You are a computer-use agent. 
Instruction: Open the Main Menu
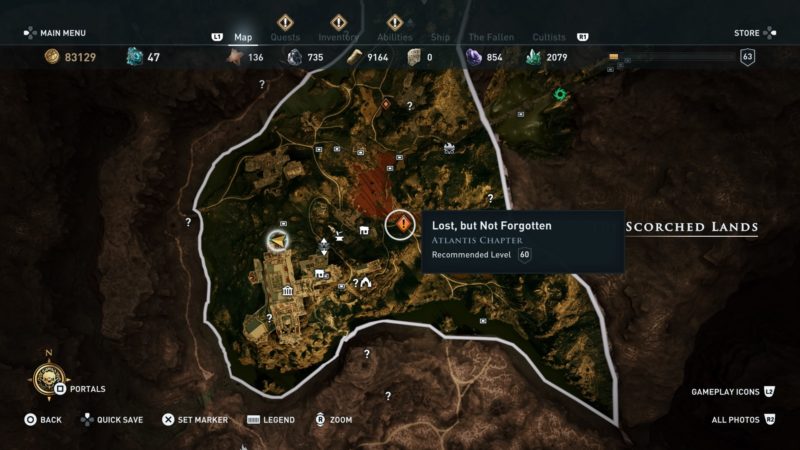click(x=62, y=33)
